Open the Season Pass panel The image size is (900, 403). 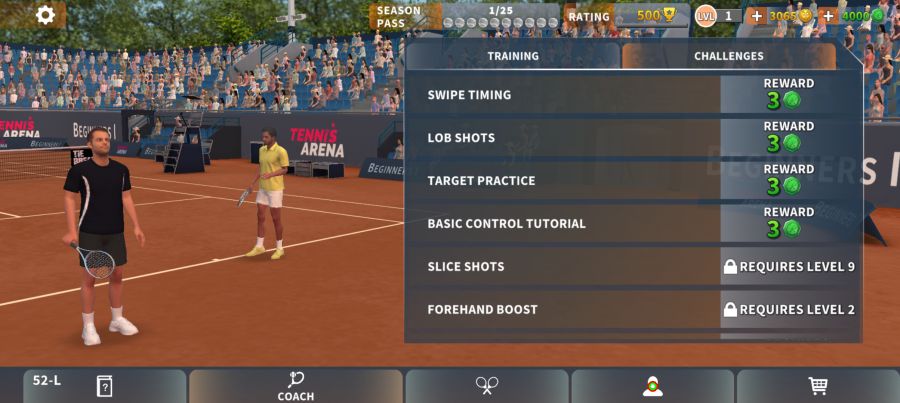tap(465, 16)
